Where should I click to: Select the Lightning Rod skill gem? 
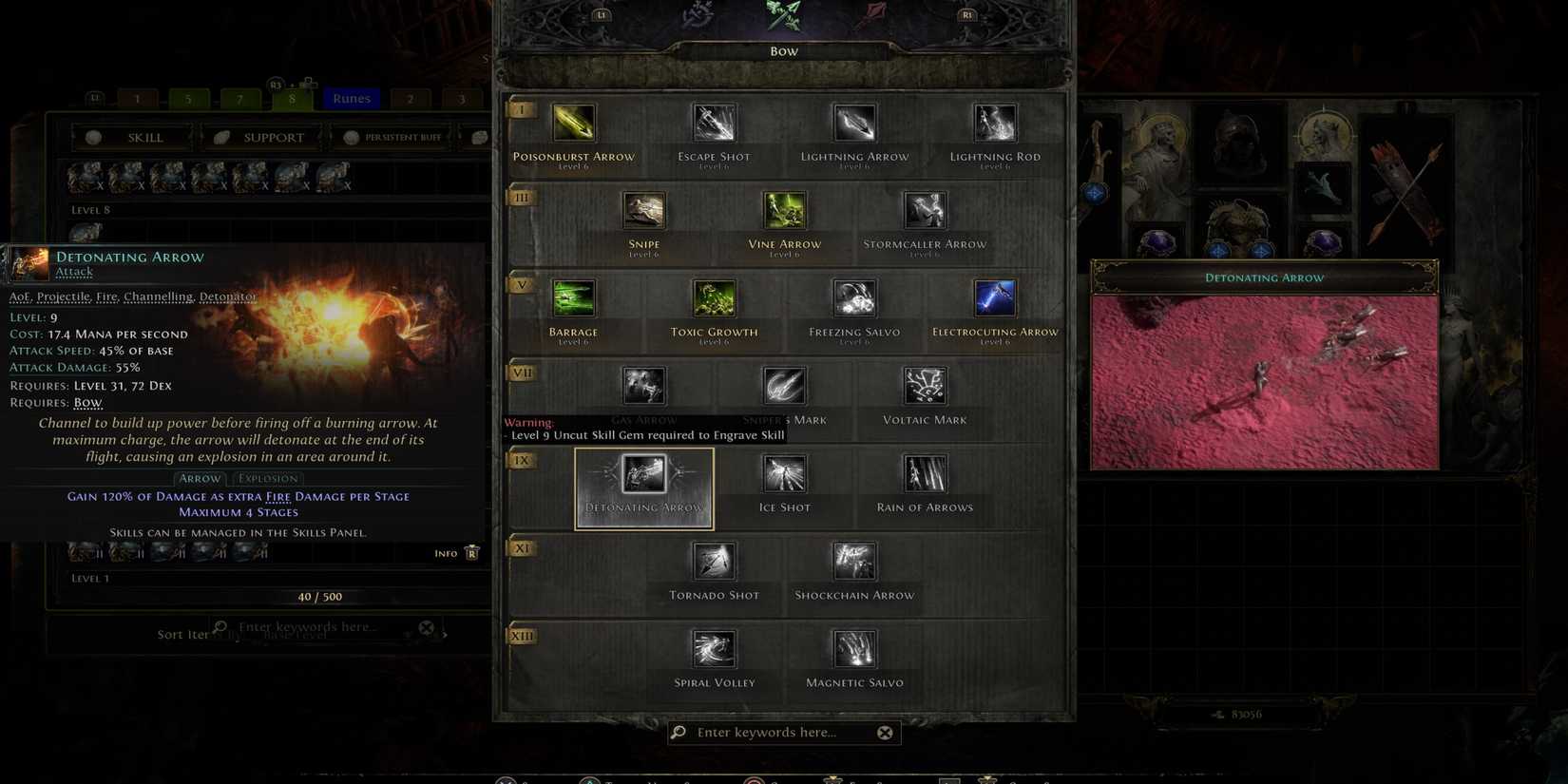(x=994, y=122)
